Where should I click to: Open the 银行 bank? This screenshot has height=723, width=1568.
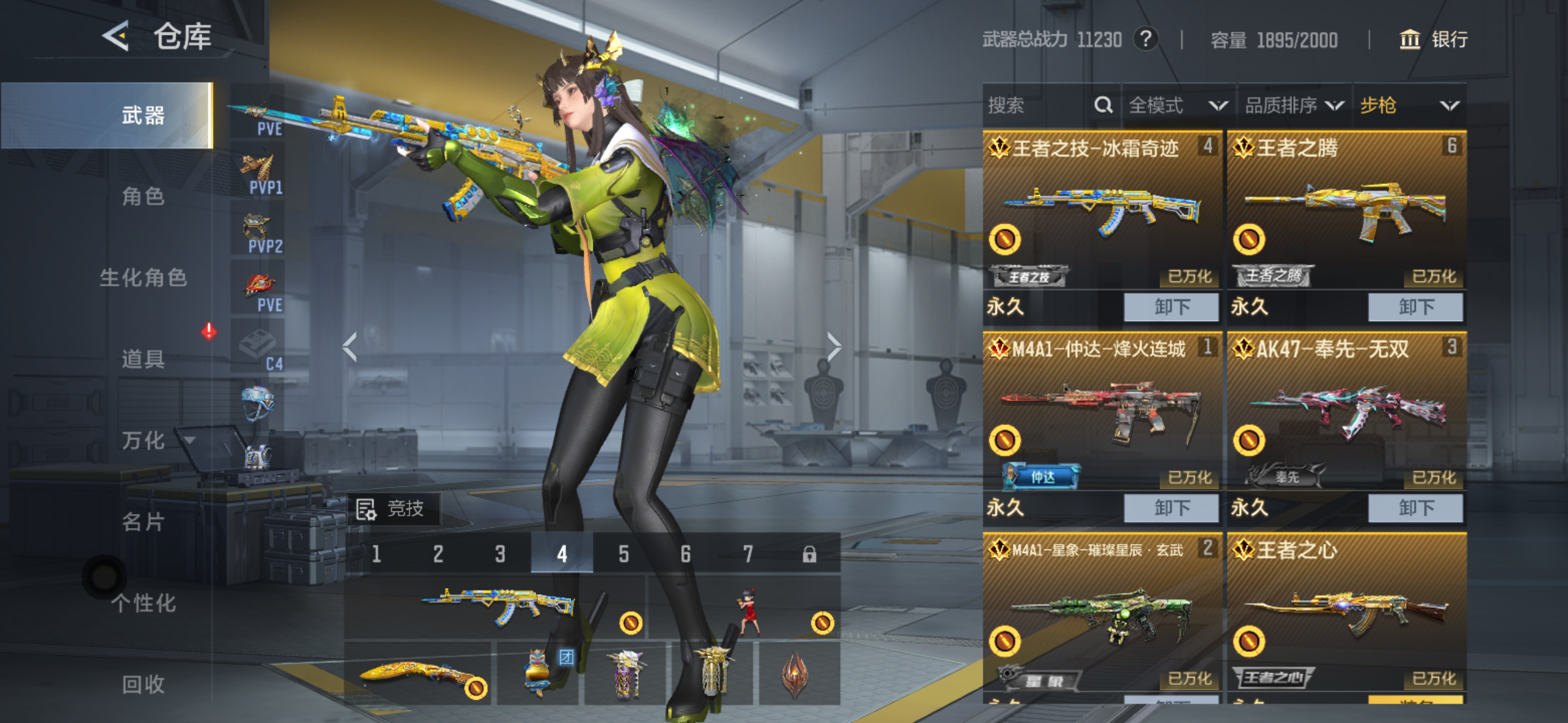click(1434, 40)
